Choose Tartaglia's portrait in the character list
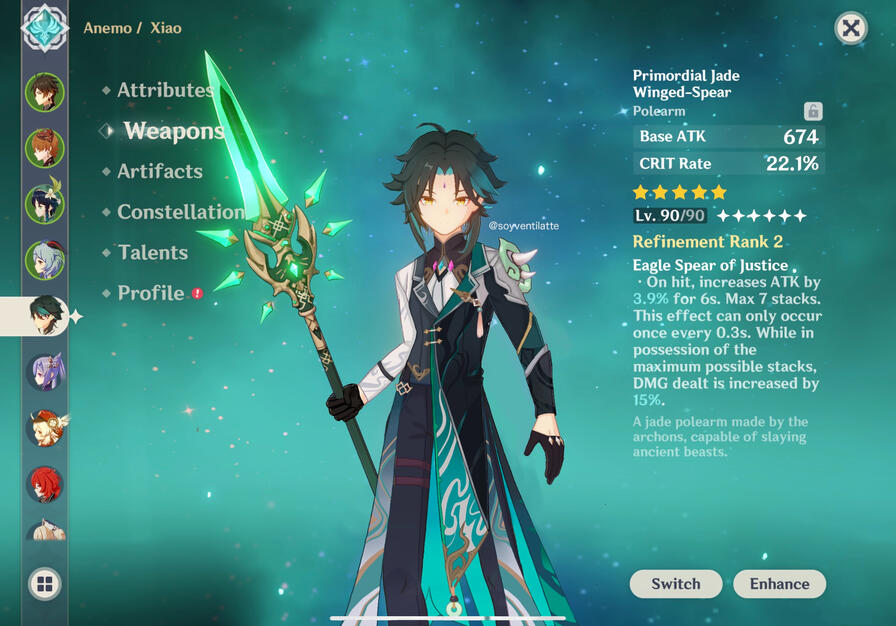 point(45,148)
